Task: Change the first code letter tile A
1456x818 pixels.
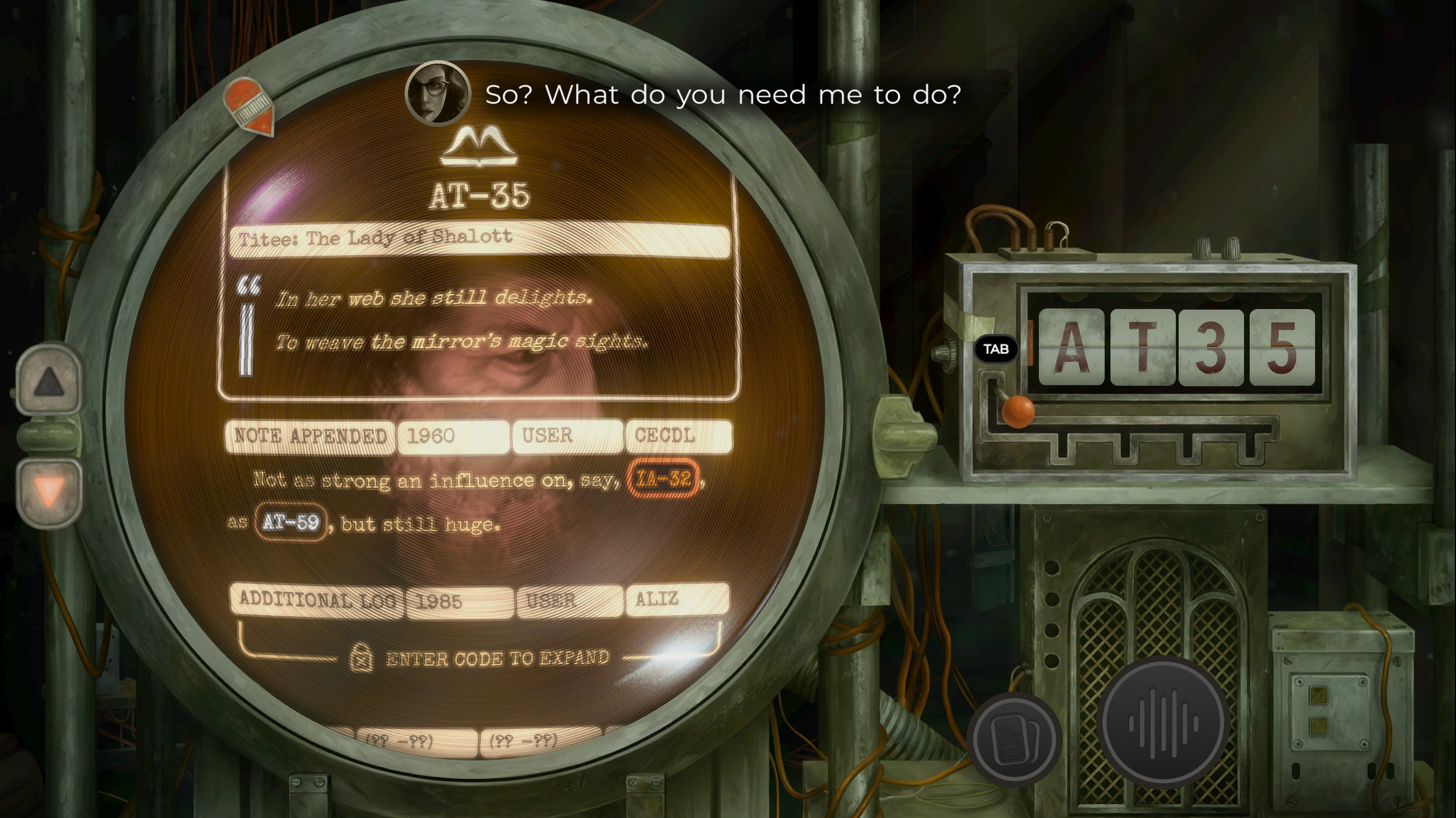Action: [1071, 347]
